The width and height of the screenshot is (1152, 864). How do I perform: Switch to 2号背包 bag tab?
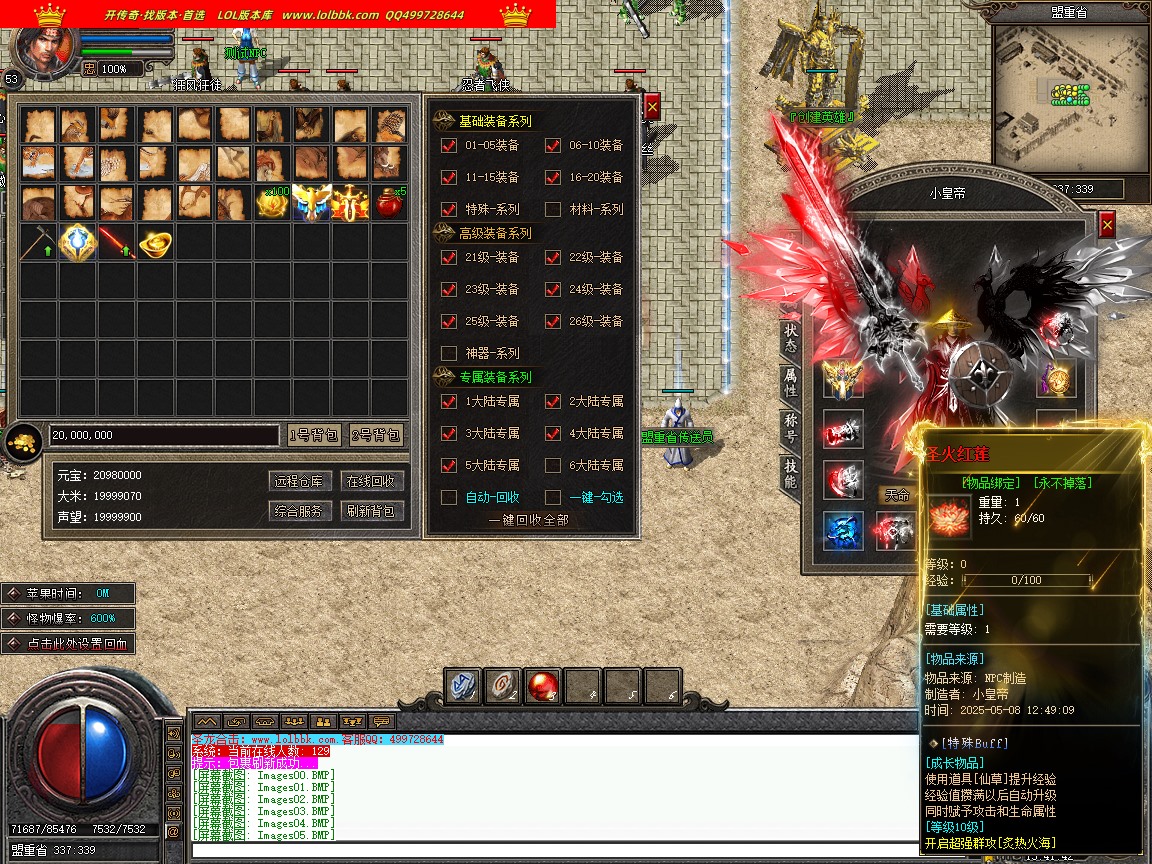[376, 435]
